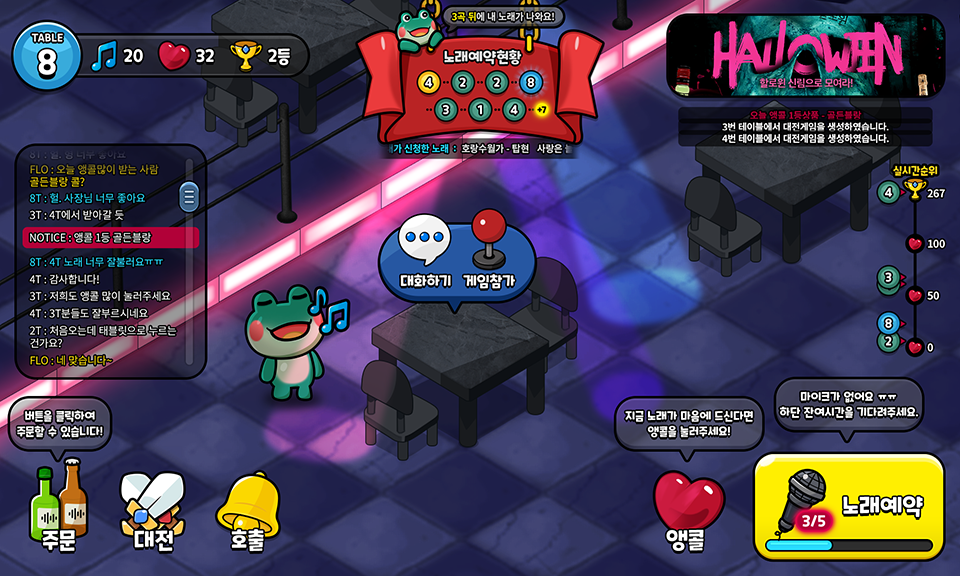Open the 노래예약 song reservation button
This screenshot has width=960, height=576.
coord(849,506)
